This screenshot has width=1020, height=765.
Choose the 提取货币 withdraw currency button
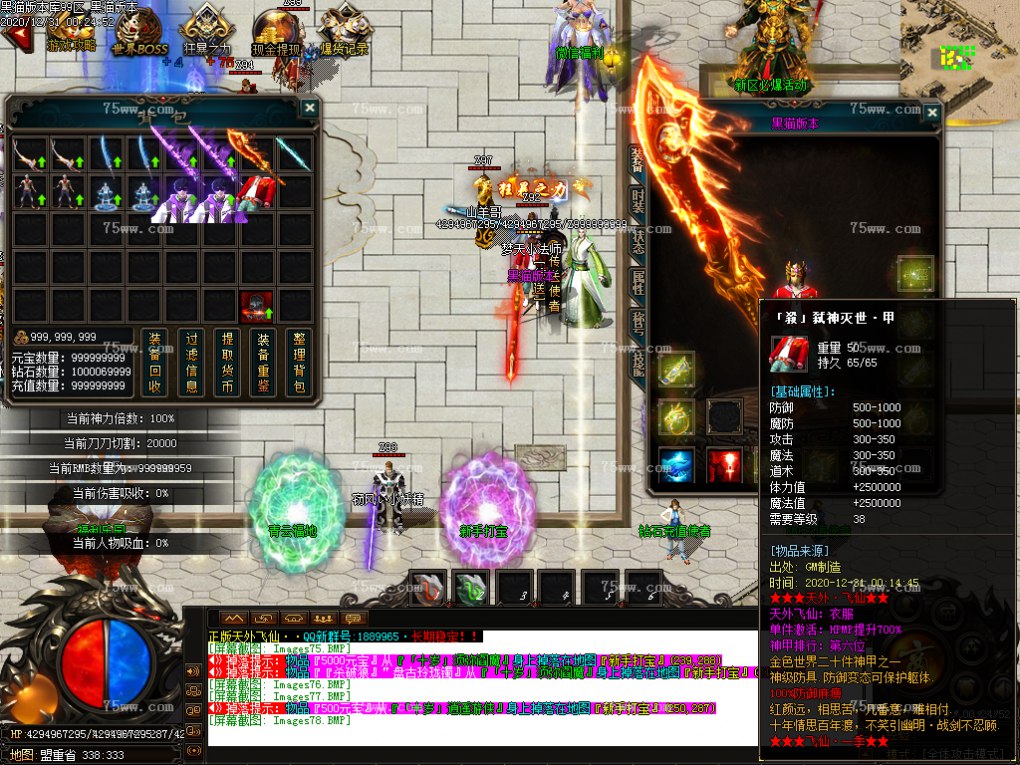click(228, 362)
